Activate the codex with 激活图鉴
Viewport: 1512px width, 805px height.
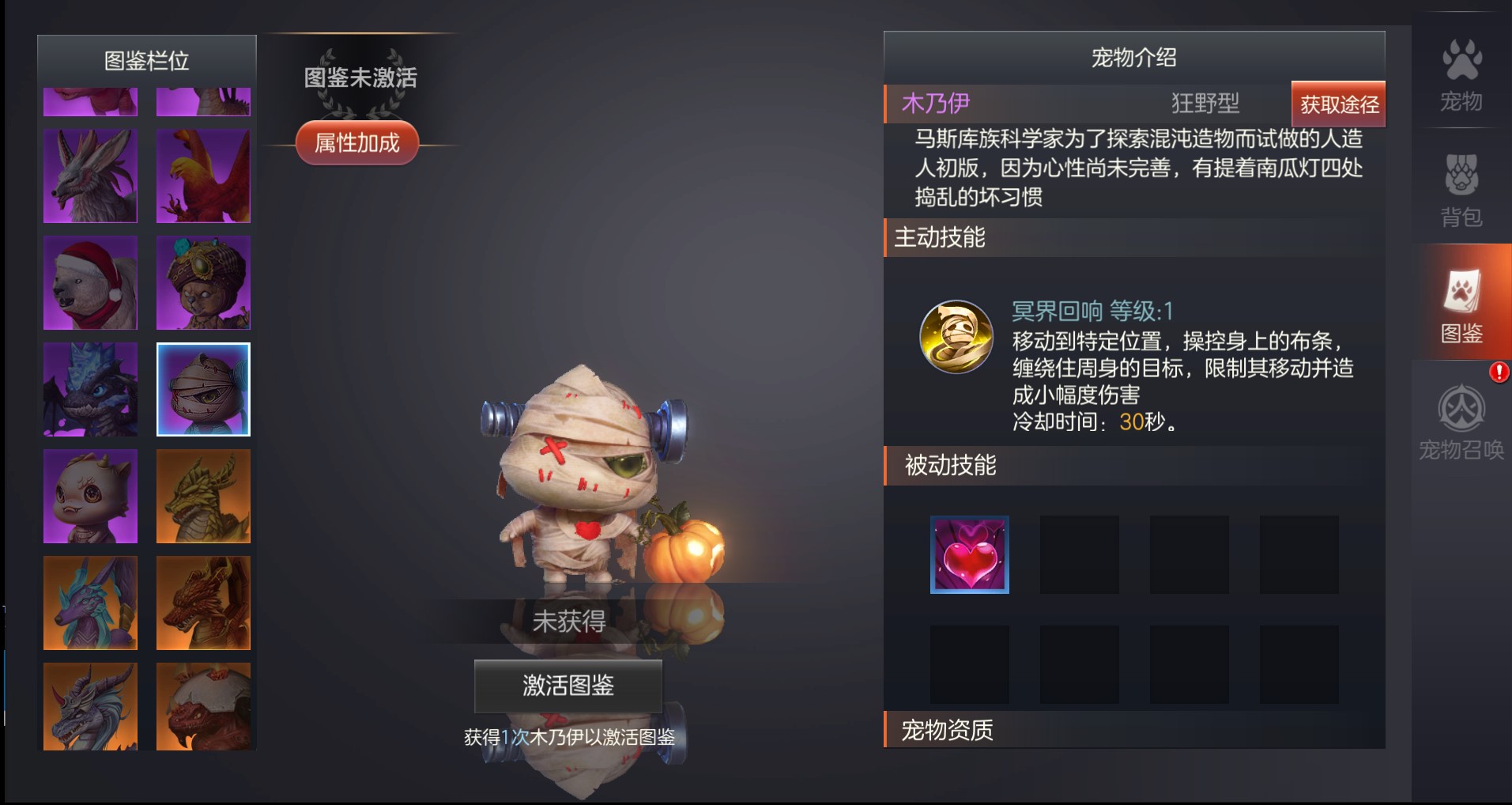tap(567, 685)
